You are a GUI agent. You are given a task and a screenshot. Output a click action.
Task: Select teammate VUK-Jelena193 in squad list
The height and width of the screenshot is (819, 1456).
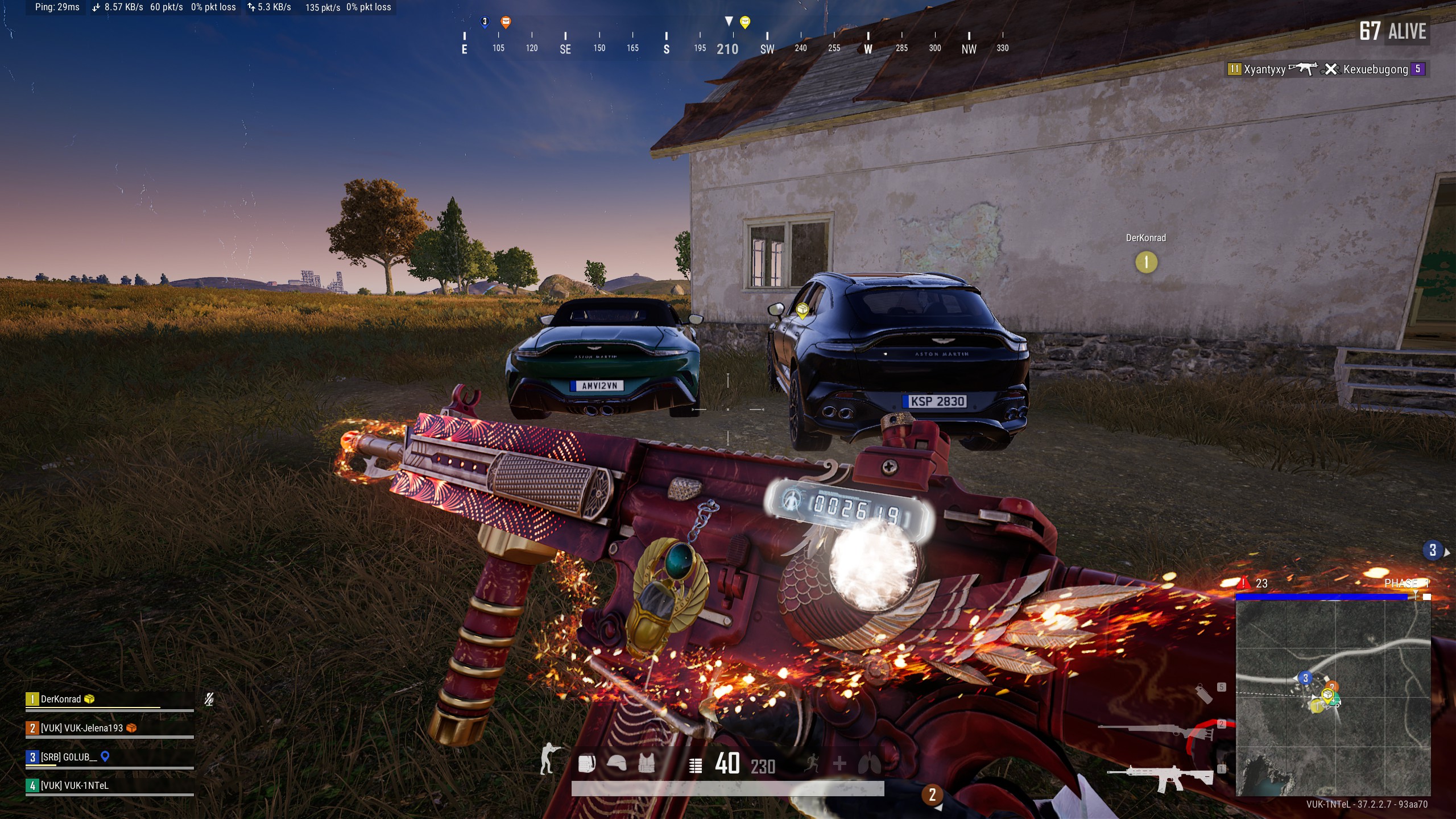point(81,728)
